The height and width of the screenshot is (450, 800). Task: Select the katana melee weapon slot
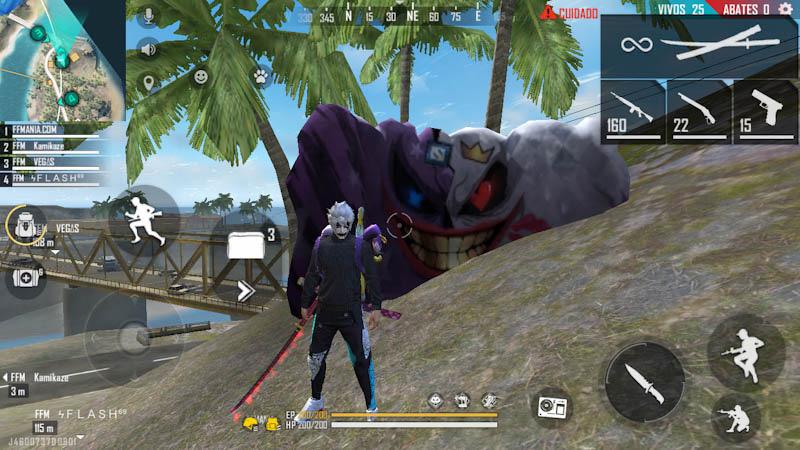700,46
